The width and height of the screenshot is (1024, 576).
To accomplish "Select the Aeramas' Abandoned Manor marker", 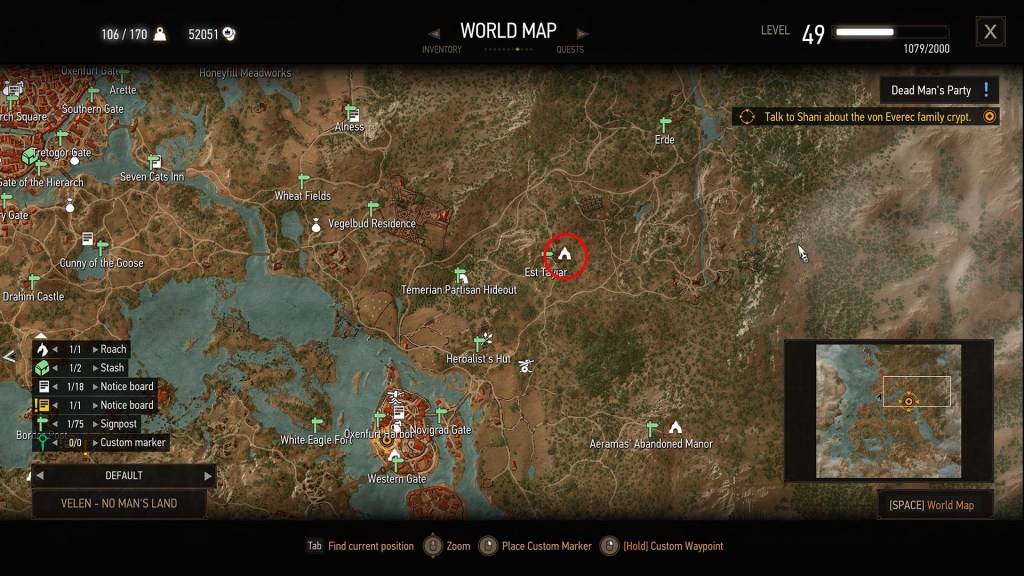I will point(675,427).
